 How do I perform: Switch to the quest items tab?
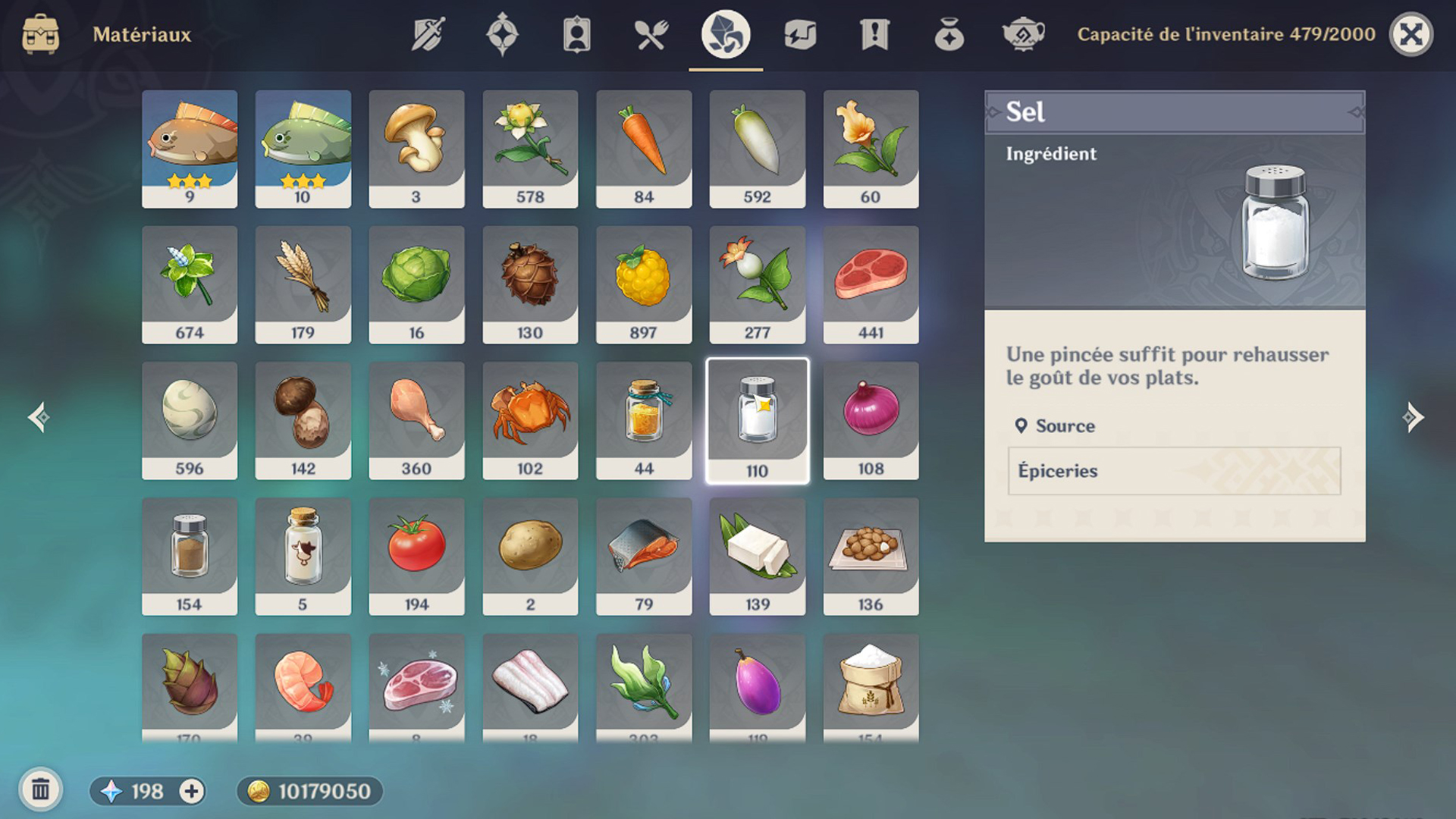coord(874,34)
